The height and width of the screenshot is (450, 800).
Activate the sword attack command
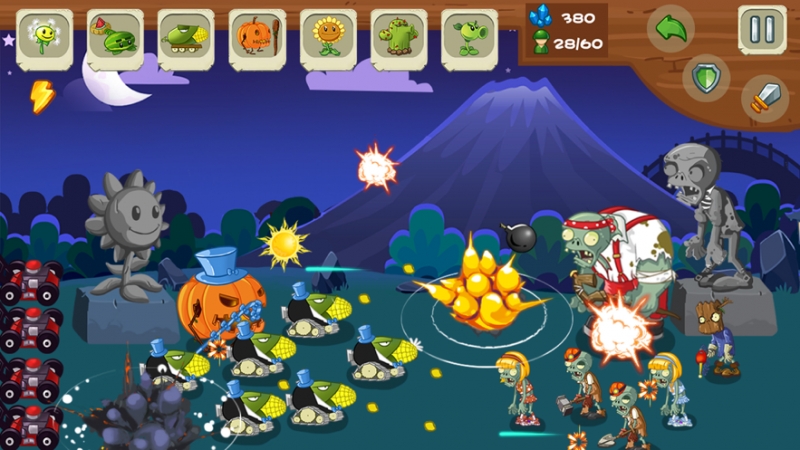point(764,98)
